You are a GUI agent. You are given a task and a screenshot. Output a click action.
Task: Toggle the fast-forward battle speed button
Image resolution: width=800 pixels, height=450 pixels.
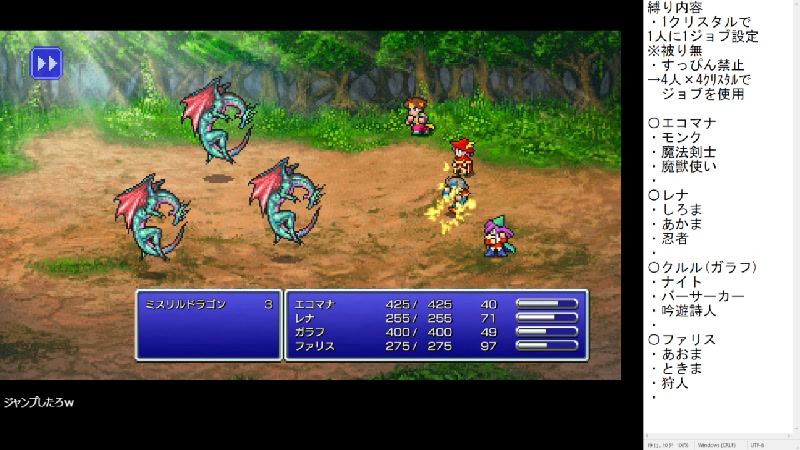(x=46, y=63)
